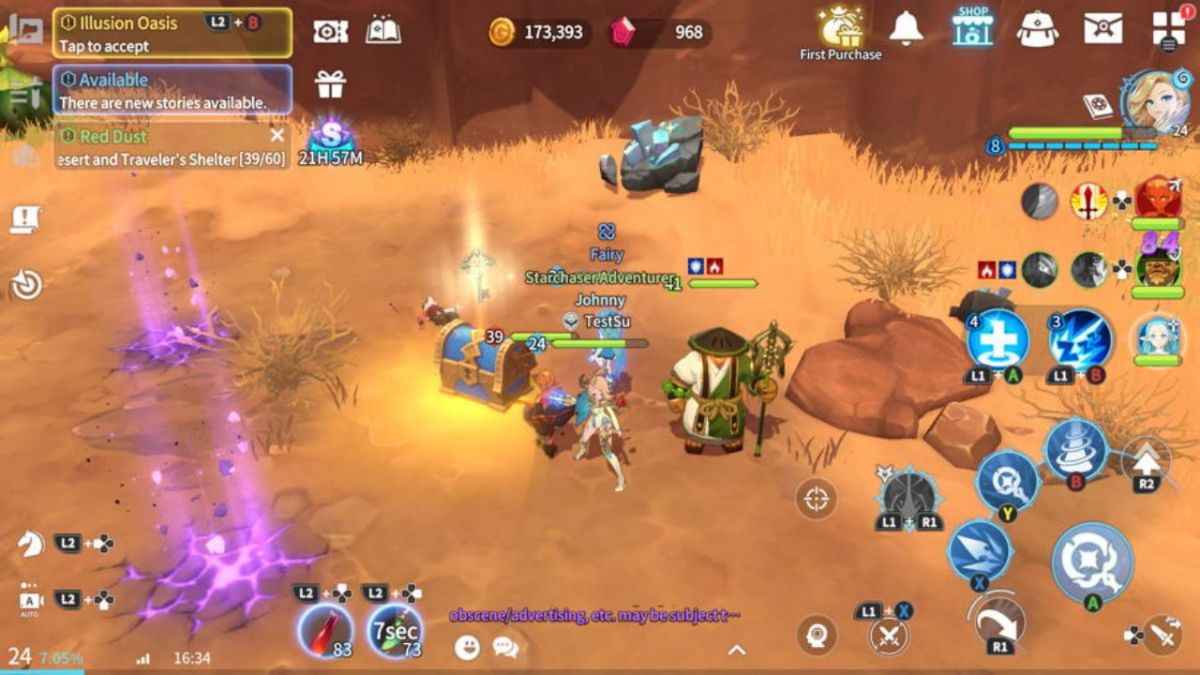Use the red health potion slot
The width and height of the screenshot is (1200, 675).
click(325, 631)
